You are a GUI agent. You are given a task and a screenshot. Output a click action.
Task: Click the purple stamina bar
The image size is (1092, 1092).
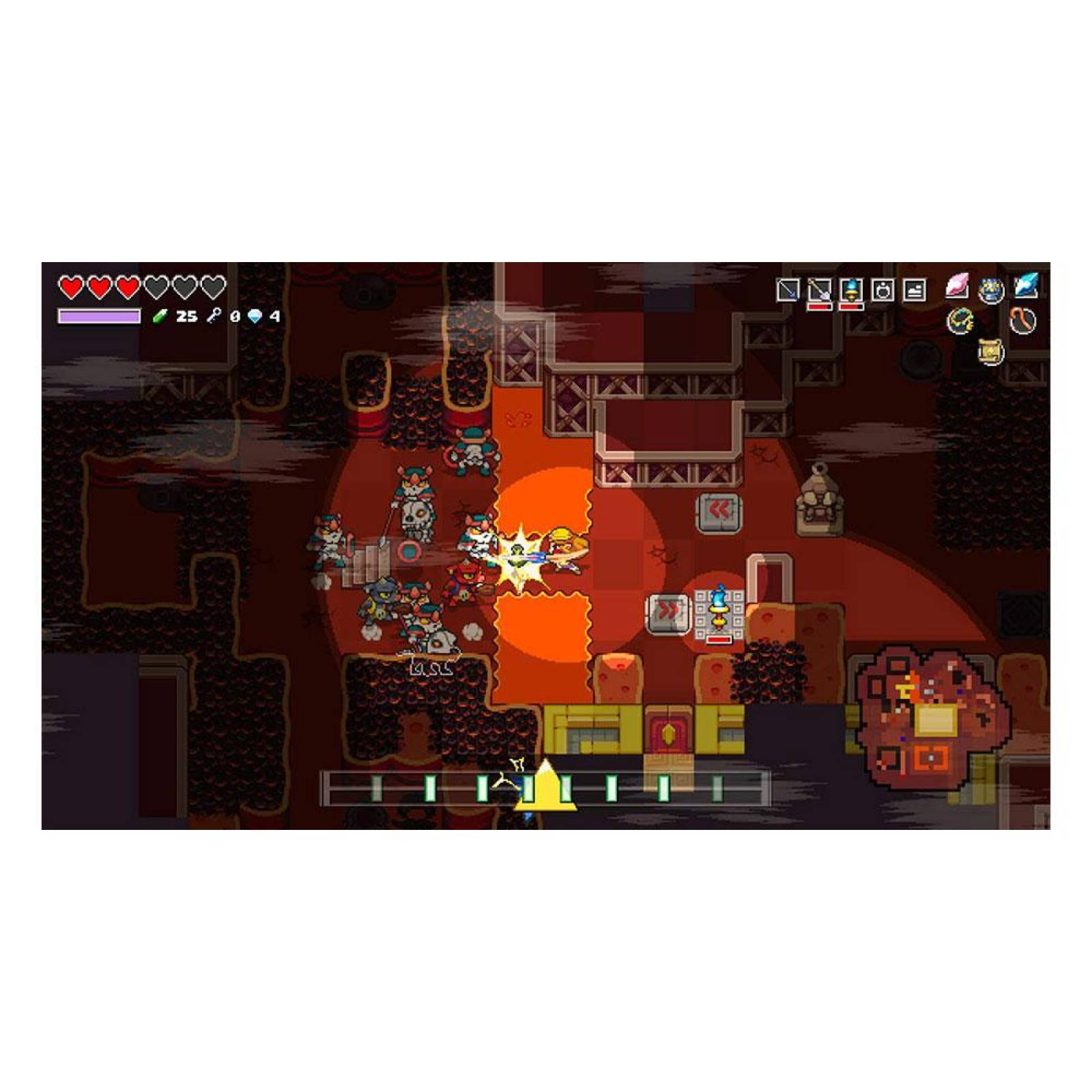100,316
